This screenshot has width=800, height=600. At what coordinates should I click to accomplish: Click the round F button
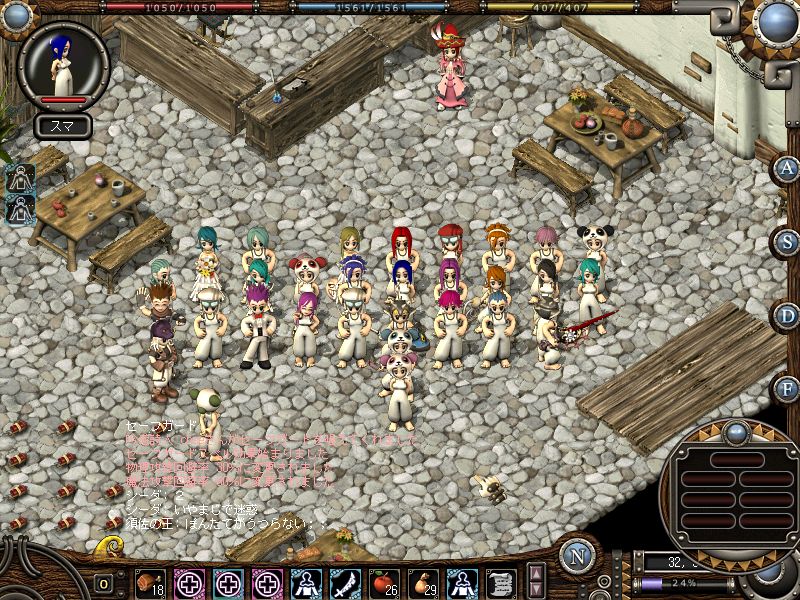tap(788, 388)
